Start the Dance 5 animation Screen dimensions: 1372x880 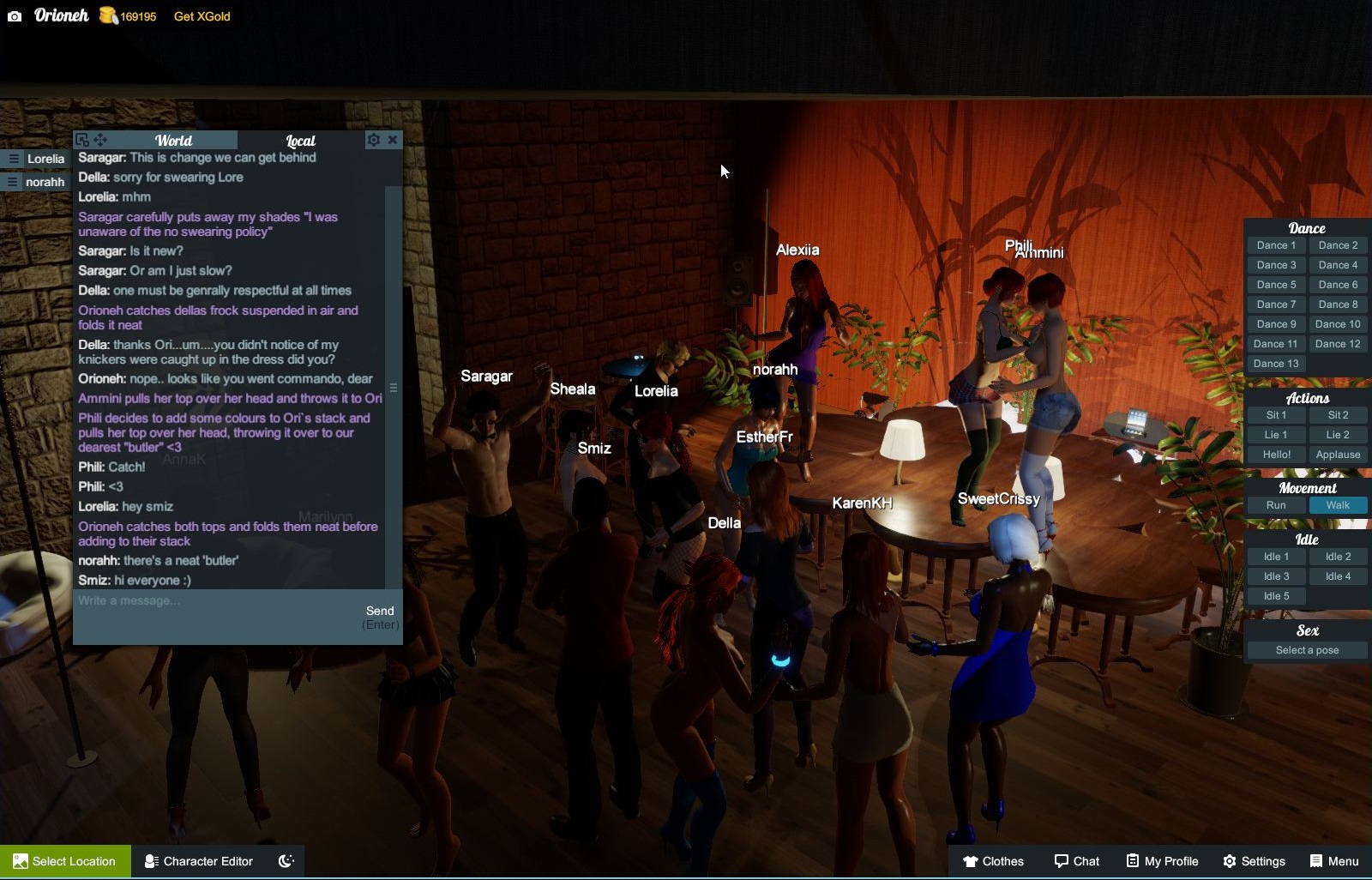pyautogui.click(x=1276, y=285)
